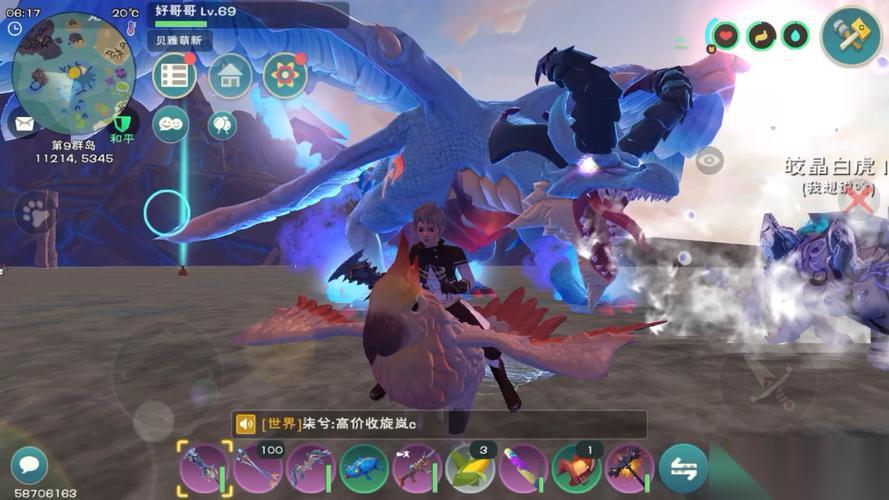Open the list menu button
Viewport: 889px width, 500px height.
tap(174, 76)
